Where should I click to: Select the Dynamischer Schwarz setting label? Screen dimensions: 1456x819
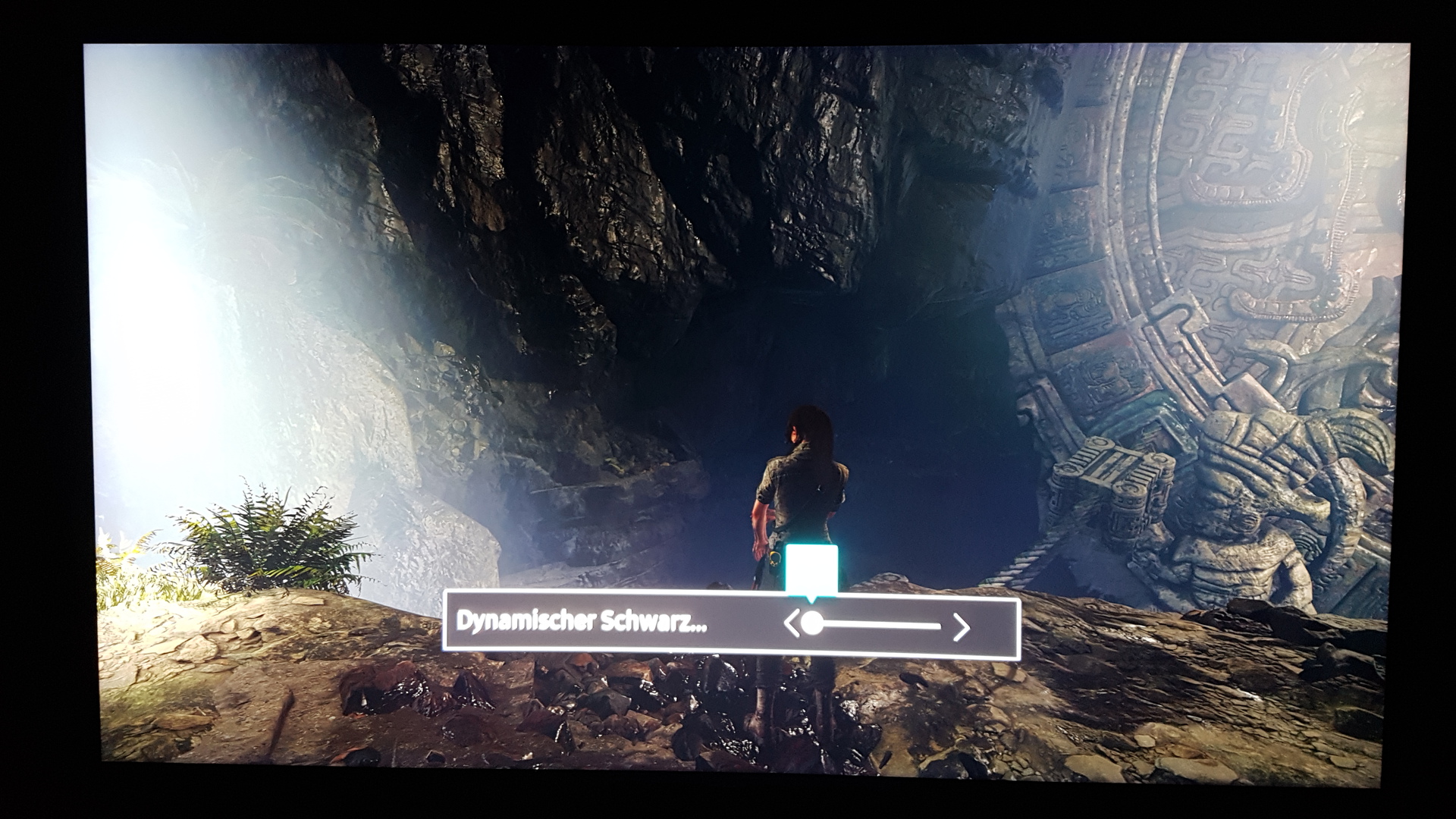coord(582,622)
